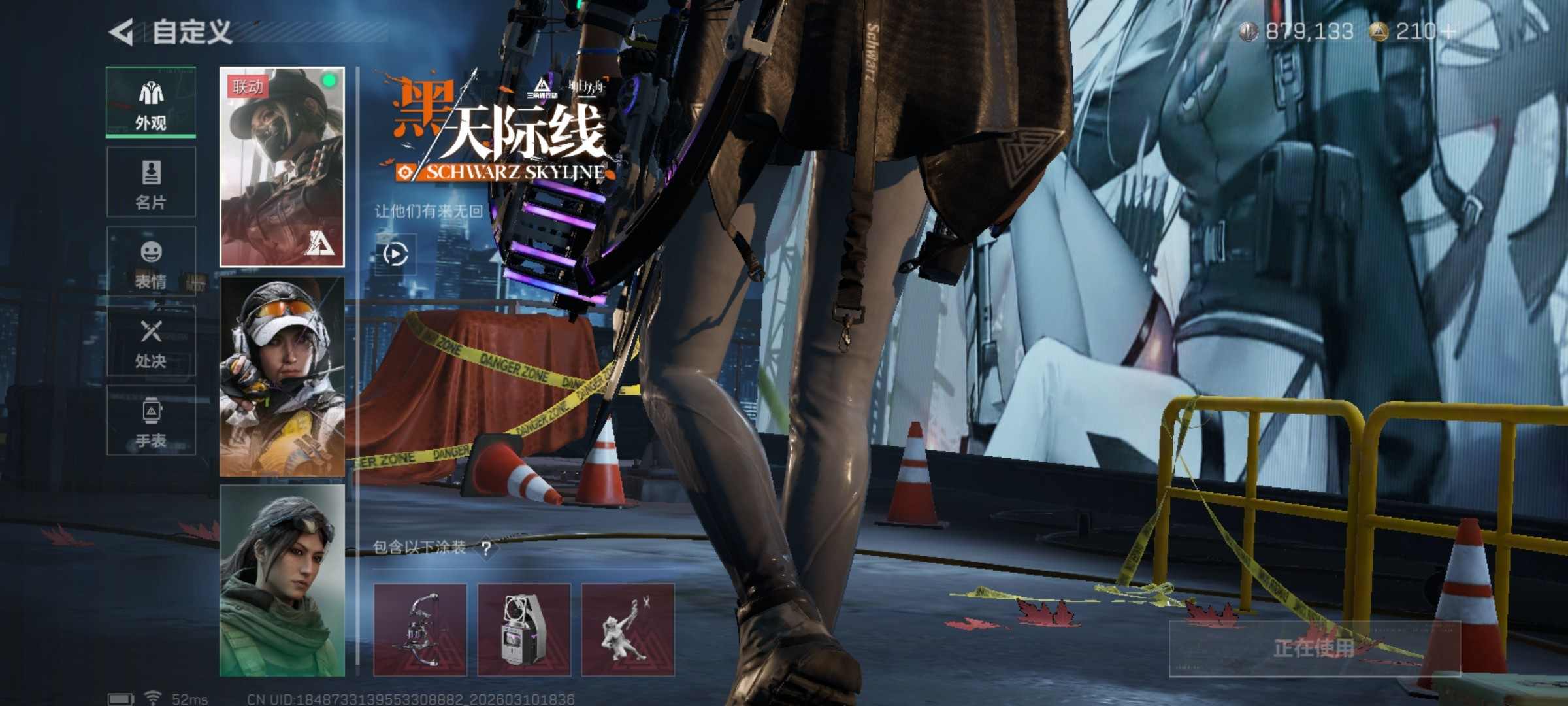
Task: Toggle the green status dot on 联动 character card
Action: (330, 80)
